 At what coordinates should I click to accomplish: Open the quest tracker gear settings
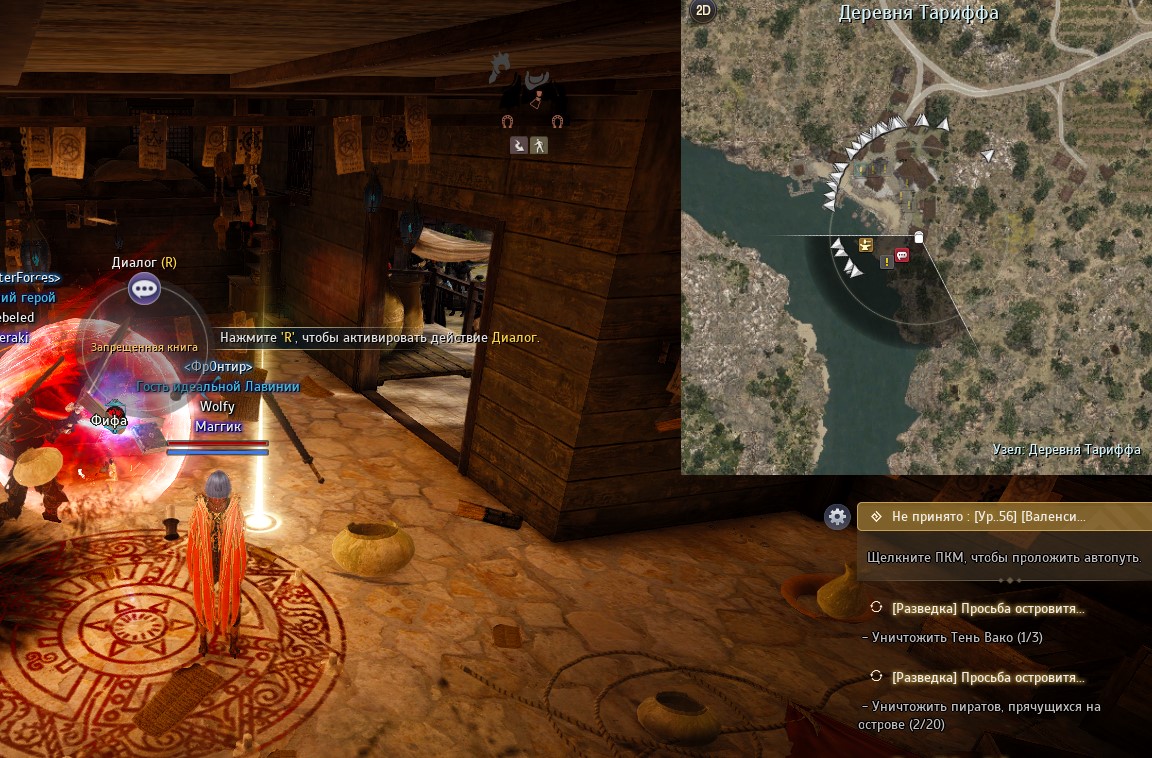(x=837, y=517)
